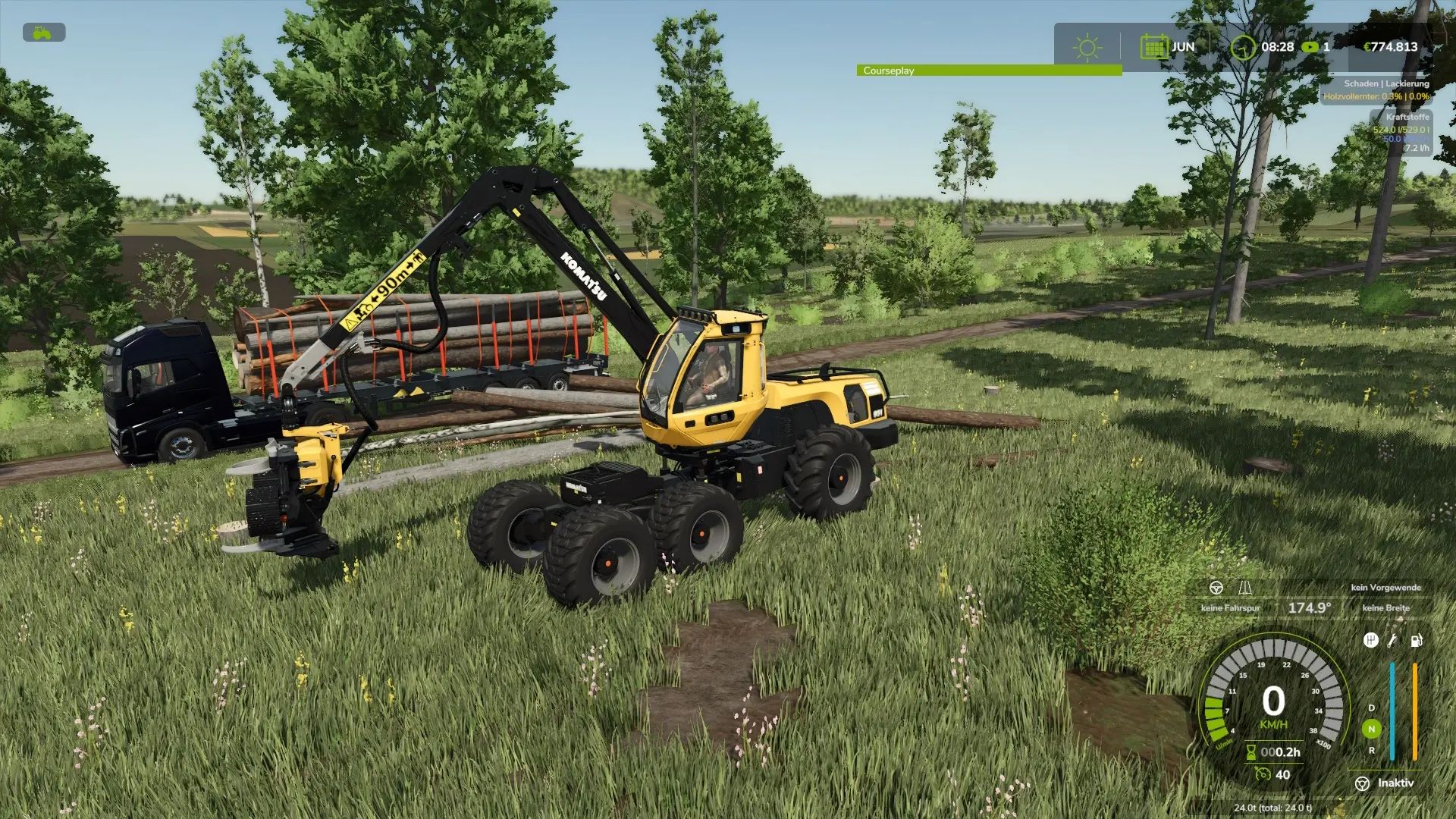Click the cruise control speed icon
The width and height of the screenshot is (1456, 819).
point(1263,774)
